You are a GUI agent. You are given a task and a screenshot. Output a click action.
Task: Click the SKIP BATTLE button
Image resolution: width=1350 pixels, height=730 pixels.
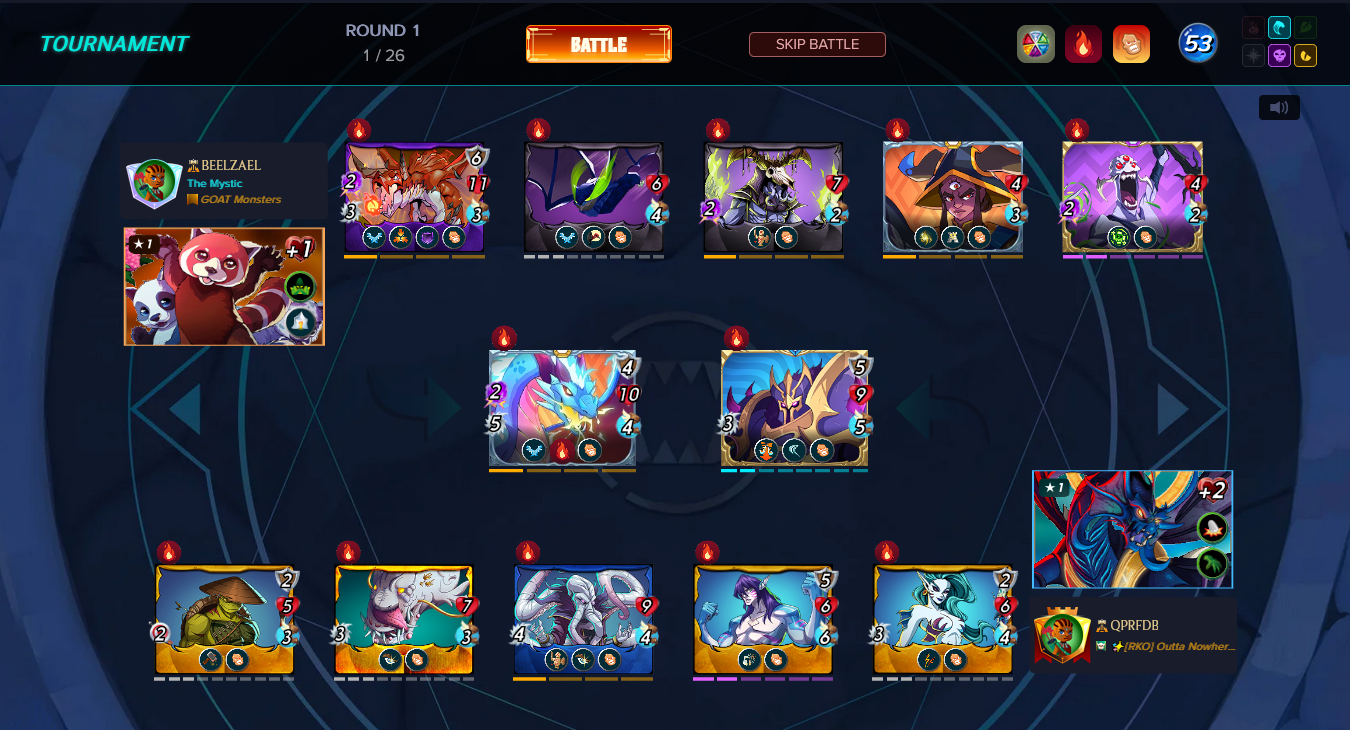[x=817, y=44]
